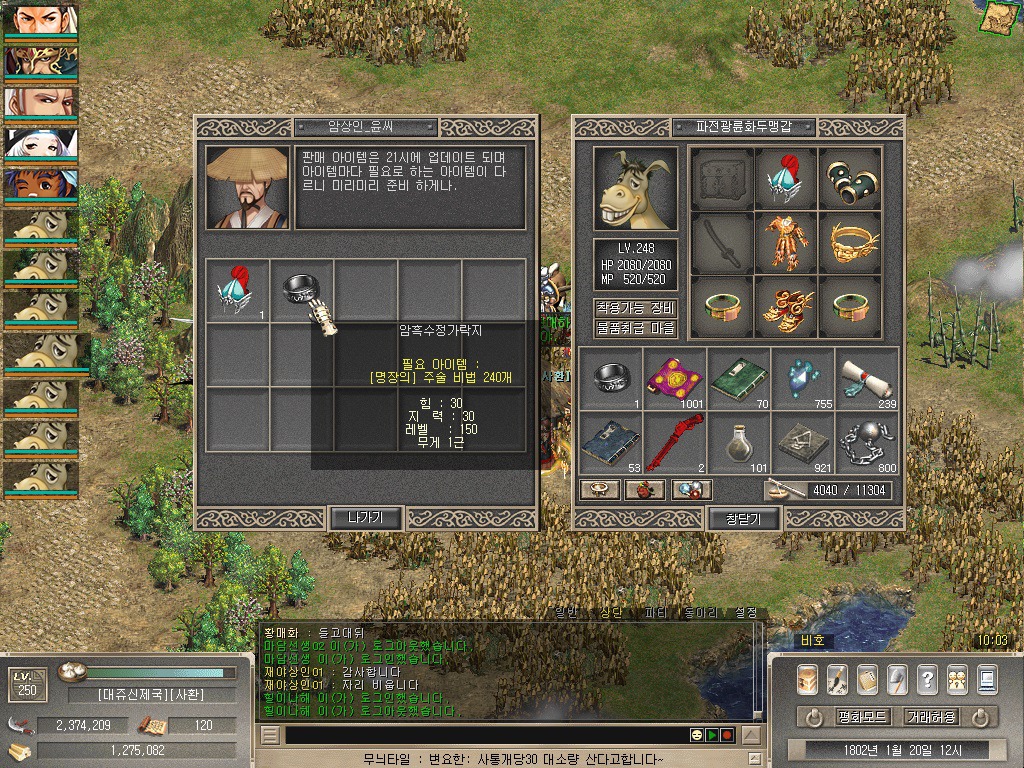
Task: Select the green-gold gauntlets equipment slot
Action: point(850,178)
